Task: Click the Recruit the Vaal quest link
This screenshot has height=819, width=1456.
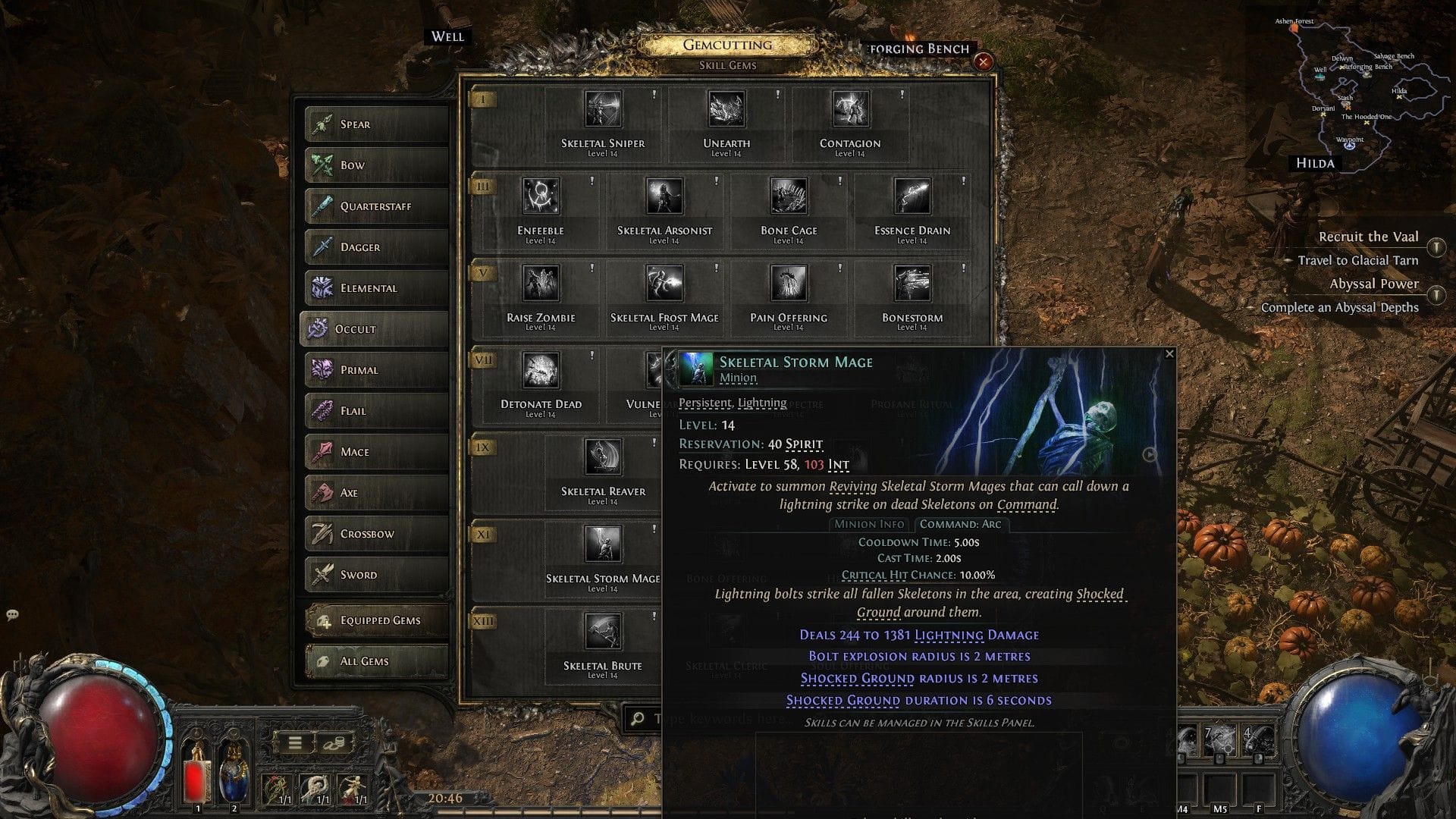Action: [x=1367, y=237]
